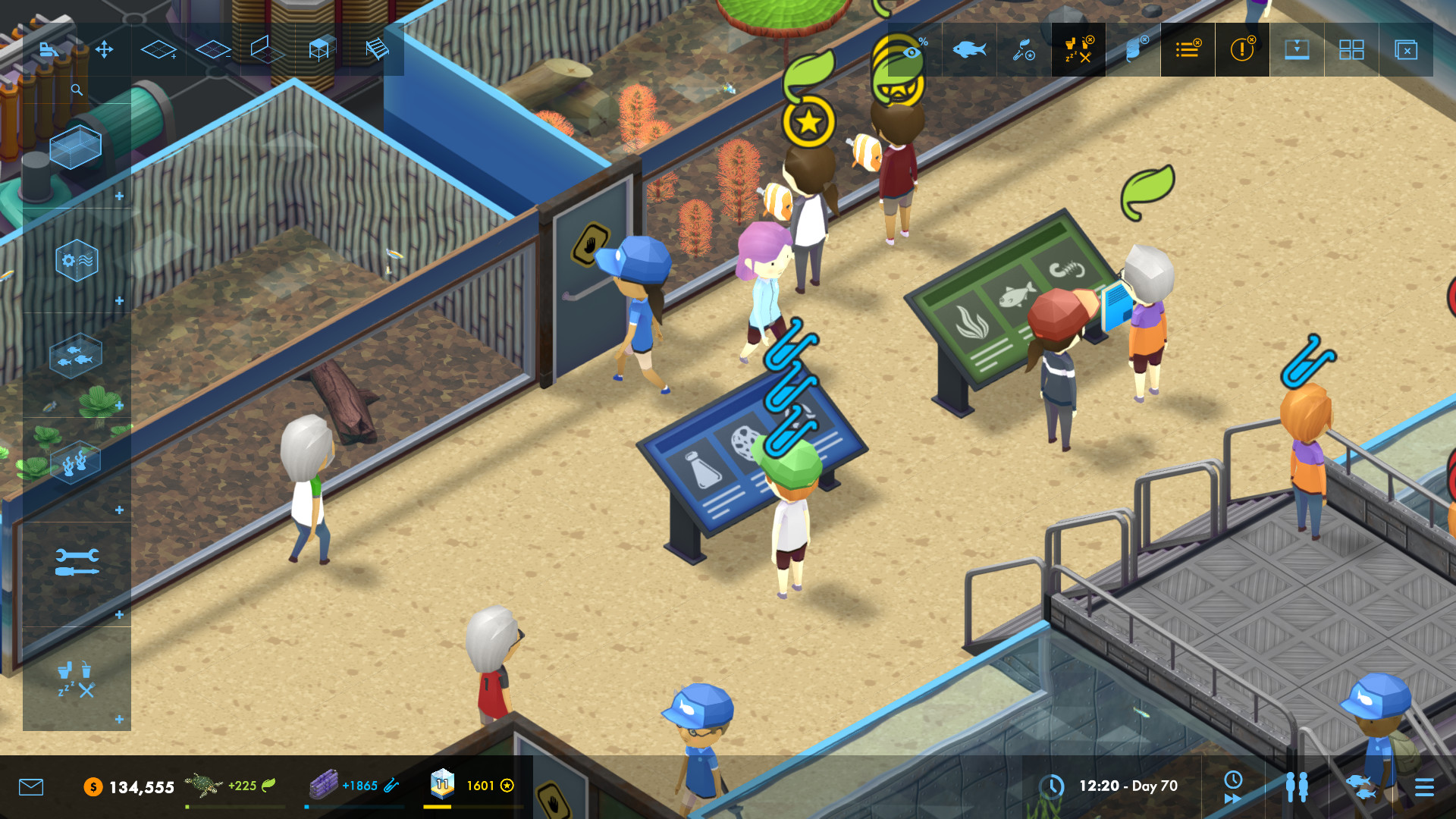Open the mail messages inbox
Screen dimensions: 1456x819
point(30,787)
